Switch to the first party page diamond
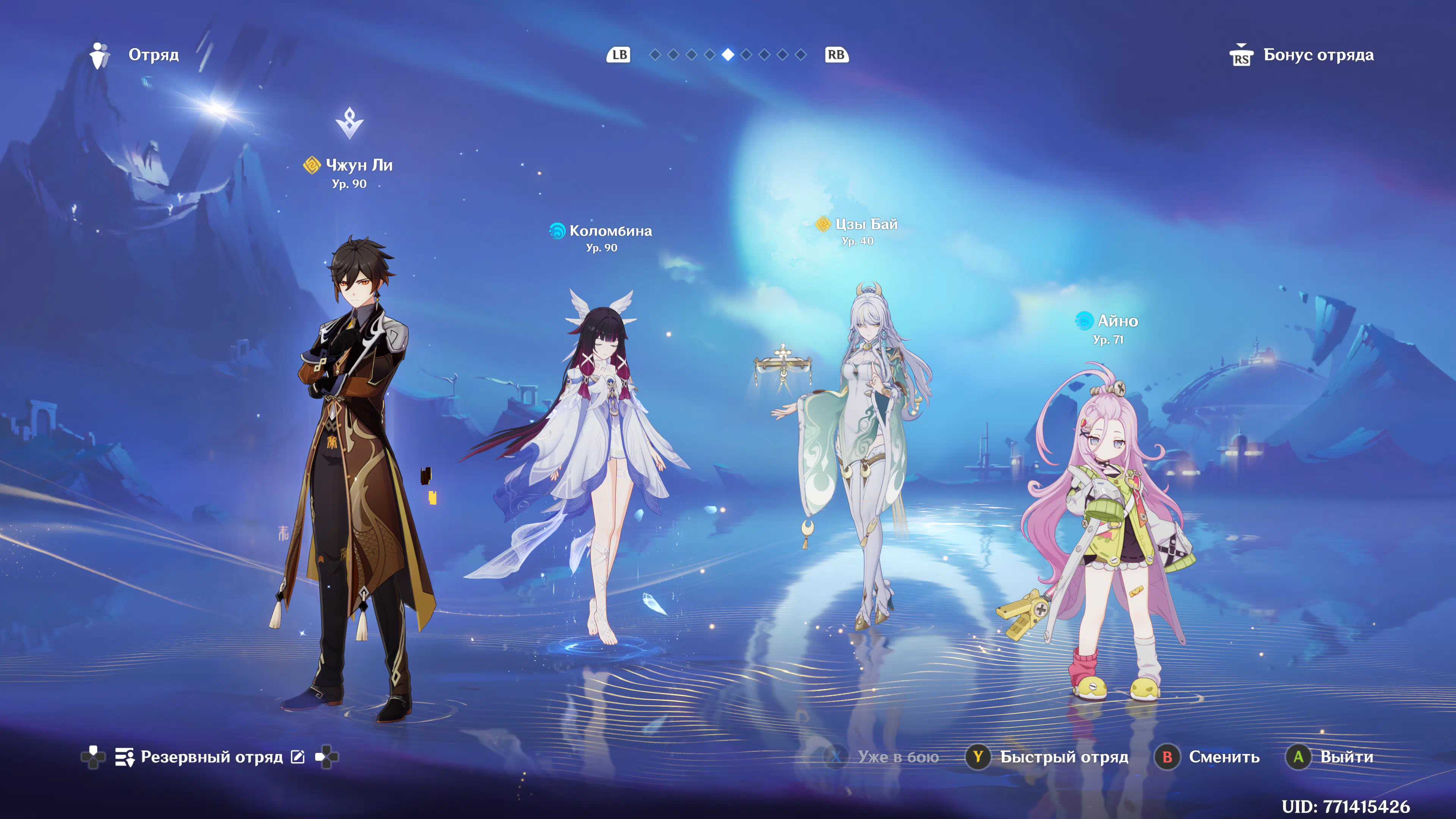 pos(655,55)
